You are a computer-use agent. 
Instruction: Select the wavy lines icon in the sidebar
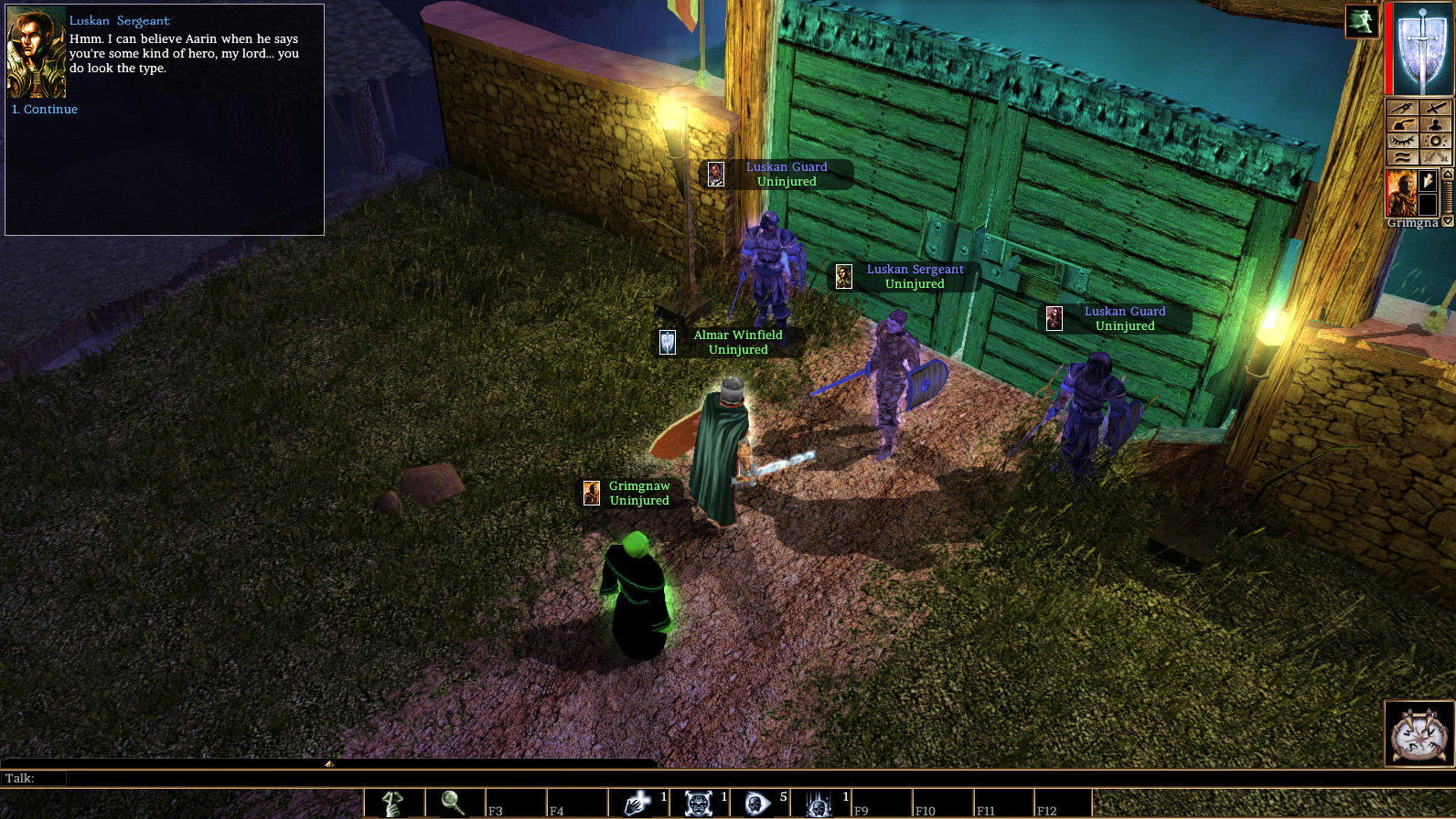(x=1403, y=155)
